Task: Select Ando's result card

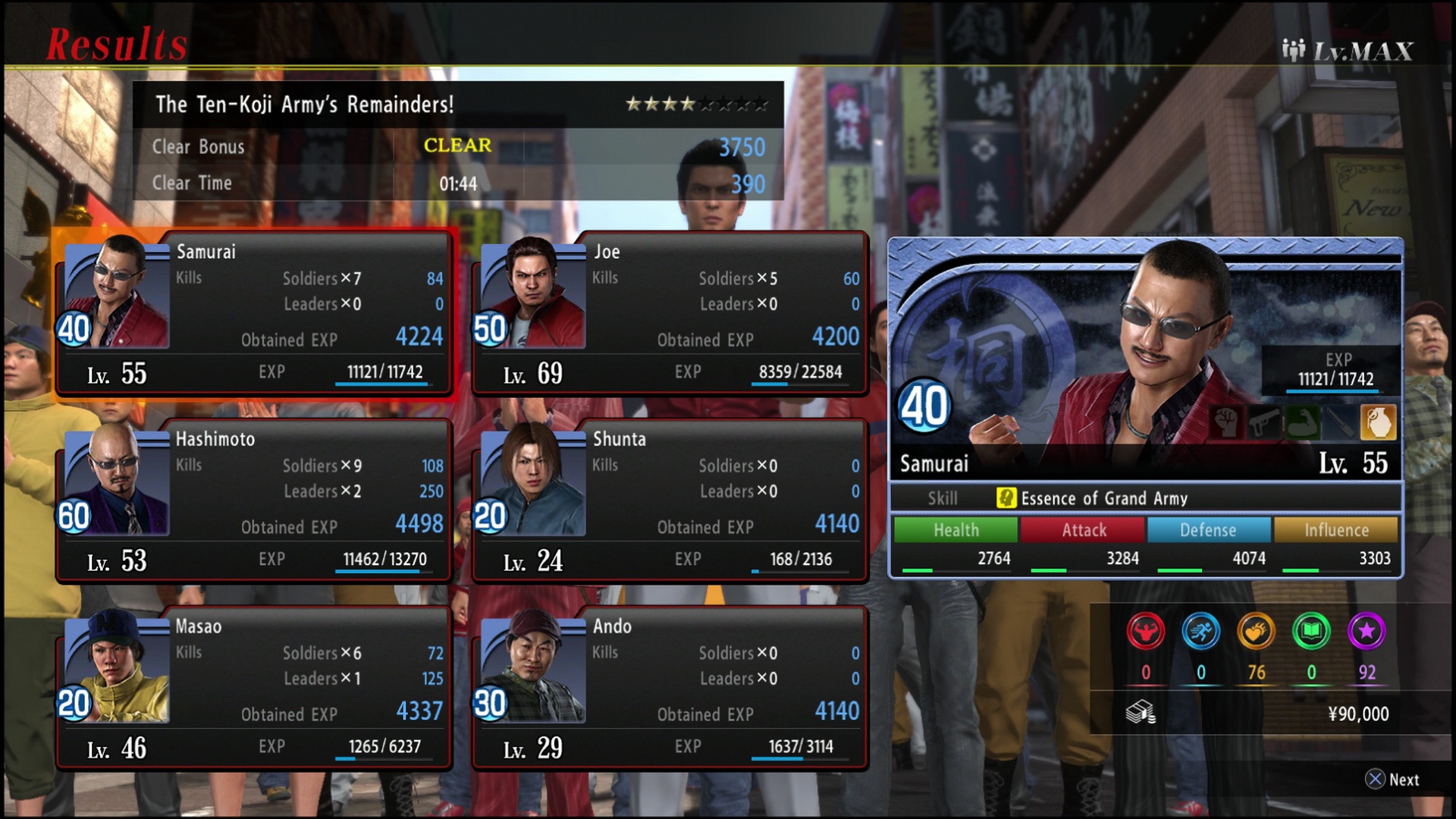Action: (x=670, y=689)
